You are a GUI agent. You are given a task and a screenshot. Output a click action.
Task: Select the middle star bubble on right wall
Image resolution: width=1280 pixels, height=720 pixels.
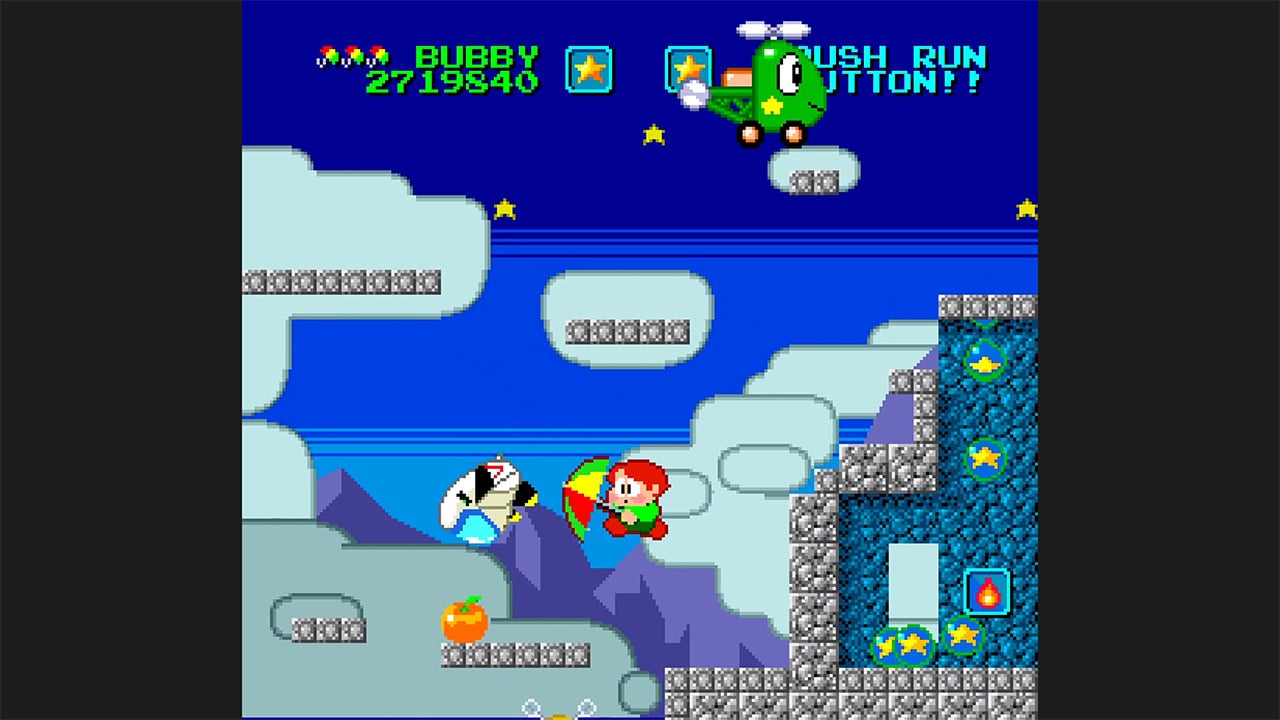[983, 460]
